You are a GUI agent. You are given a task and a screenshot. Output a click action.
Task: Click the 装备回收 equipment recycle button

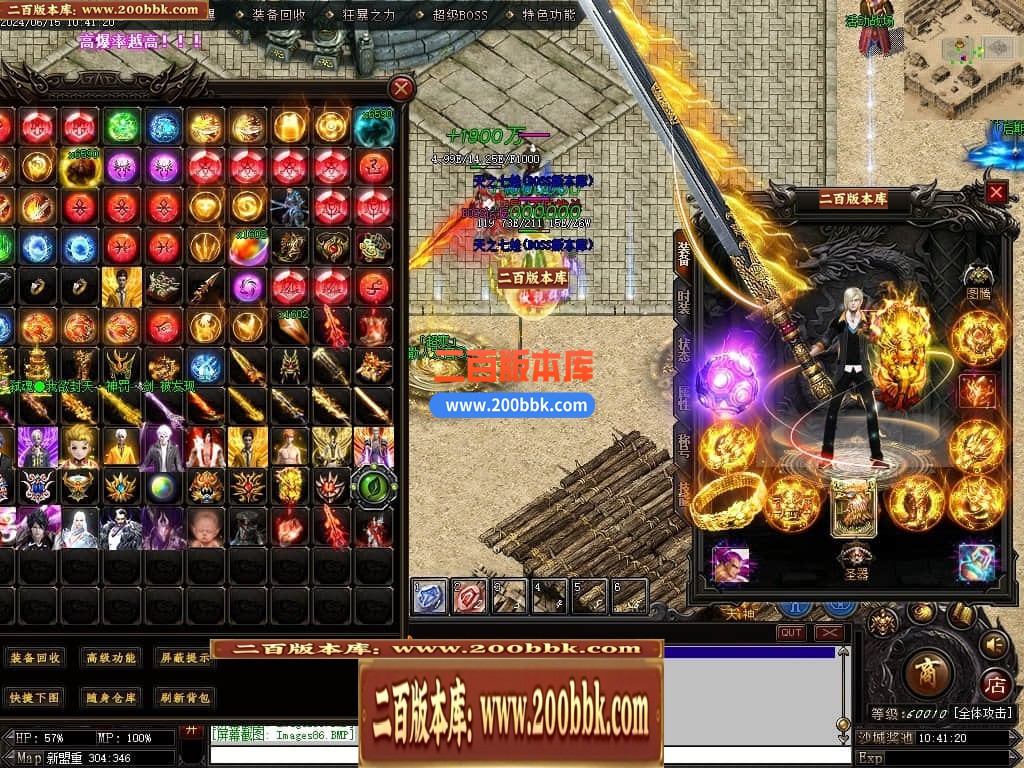click(36, 658)
